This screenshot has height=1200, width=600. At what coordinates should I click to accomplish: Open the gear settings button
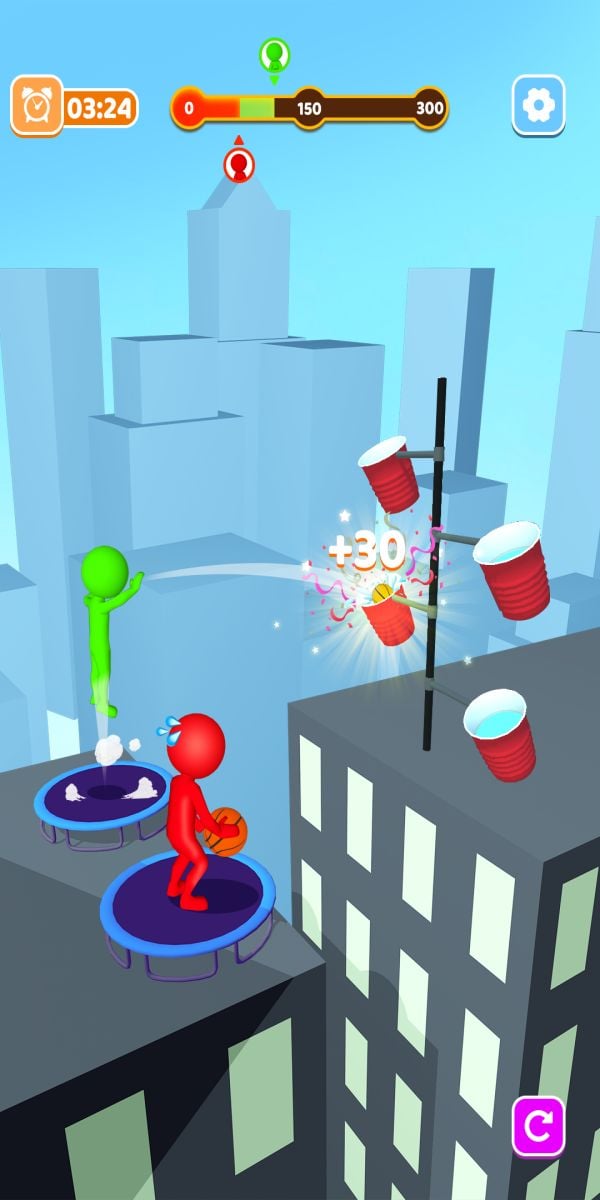click(x=538, y=105)
